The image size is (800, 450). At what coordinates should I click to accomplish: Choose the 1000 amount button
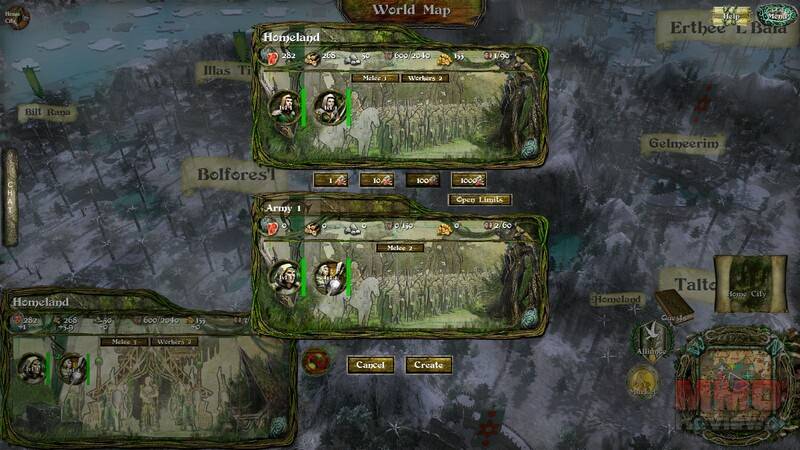(468, 181)
